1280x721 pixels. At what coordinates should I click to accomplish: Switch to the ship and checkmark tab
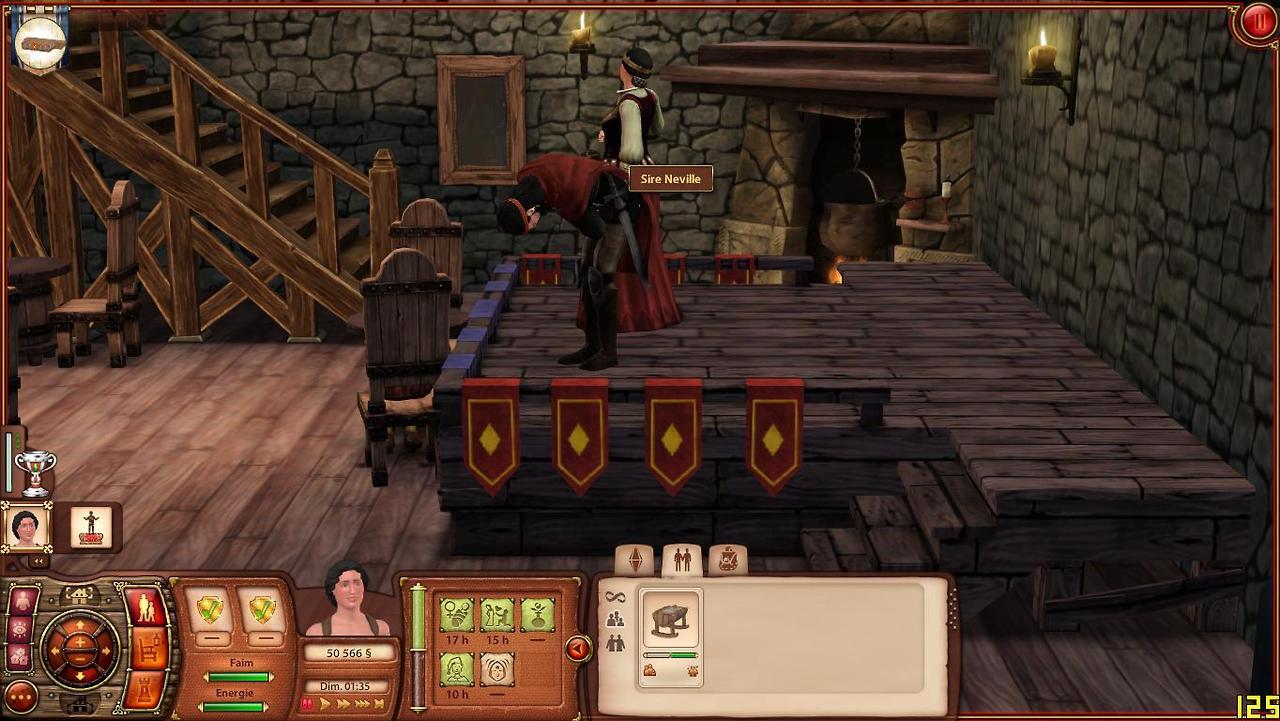click(x=727, y=560)
